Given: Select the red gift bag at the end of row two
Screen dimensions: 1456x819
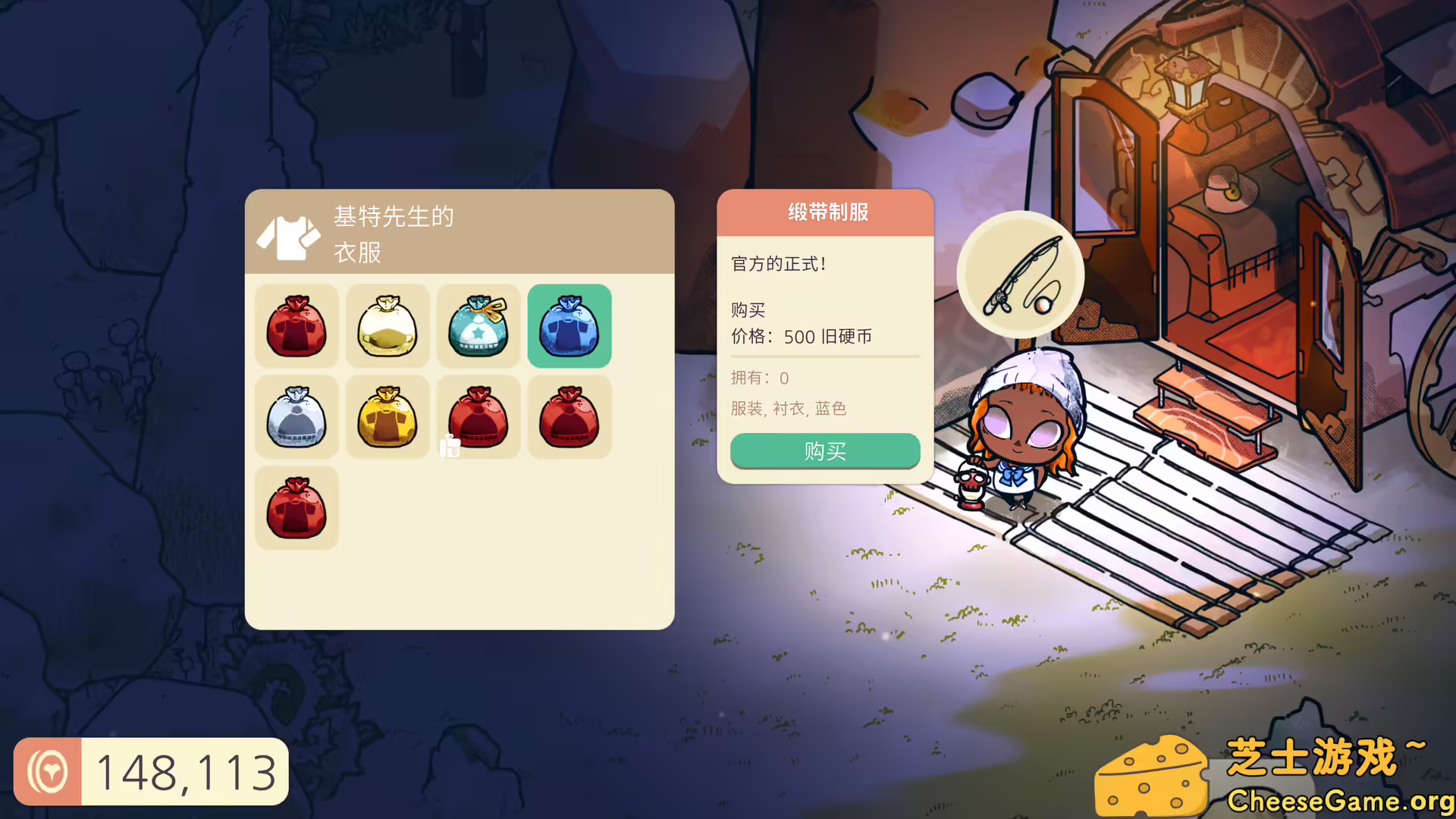Looking at the screenshot, I should [x=570, y=416].
